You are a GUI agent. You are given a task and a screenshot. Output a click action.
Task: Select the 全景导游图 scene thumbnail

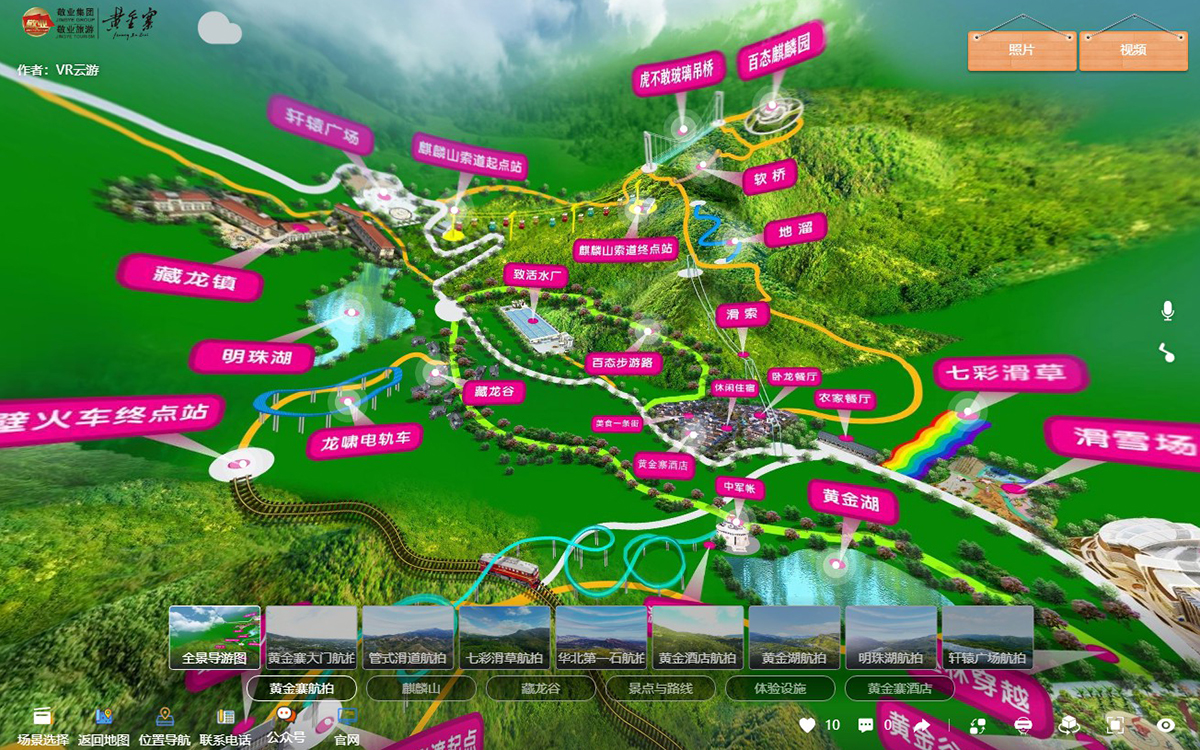coord(215,637)
